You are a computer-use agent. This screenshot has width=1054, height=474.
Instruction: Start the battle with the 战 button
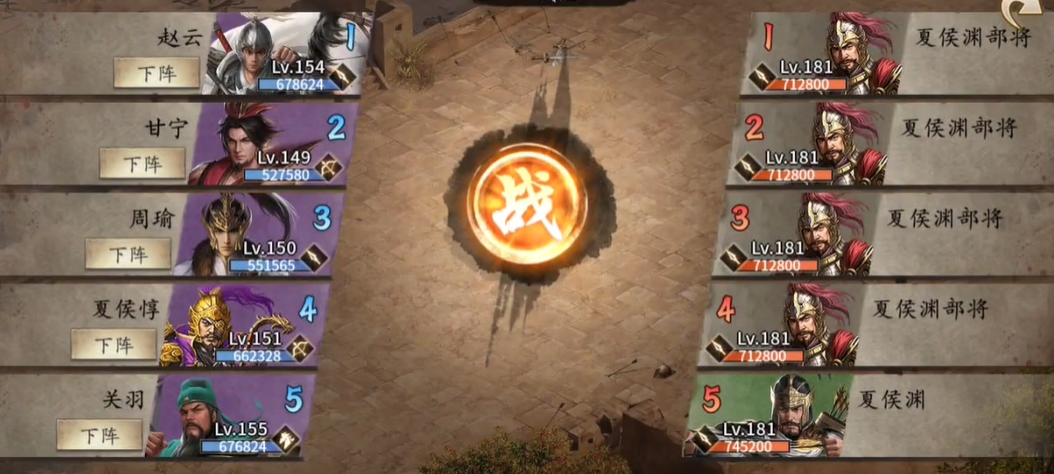[526, 208]
